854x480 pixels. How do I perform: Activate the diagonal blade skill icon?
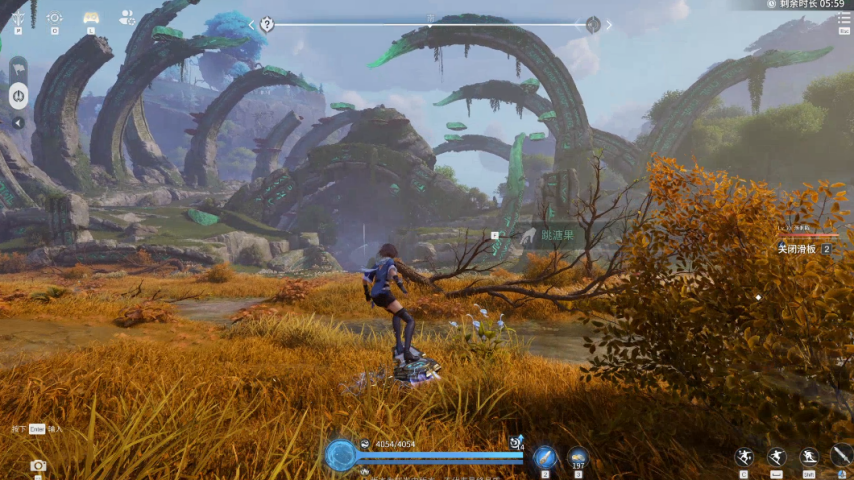click(x=842, y=456)
